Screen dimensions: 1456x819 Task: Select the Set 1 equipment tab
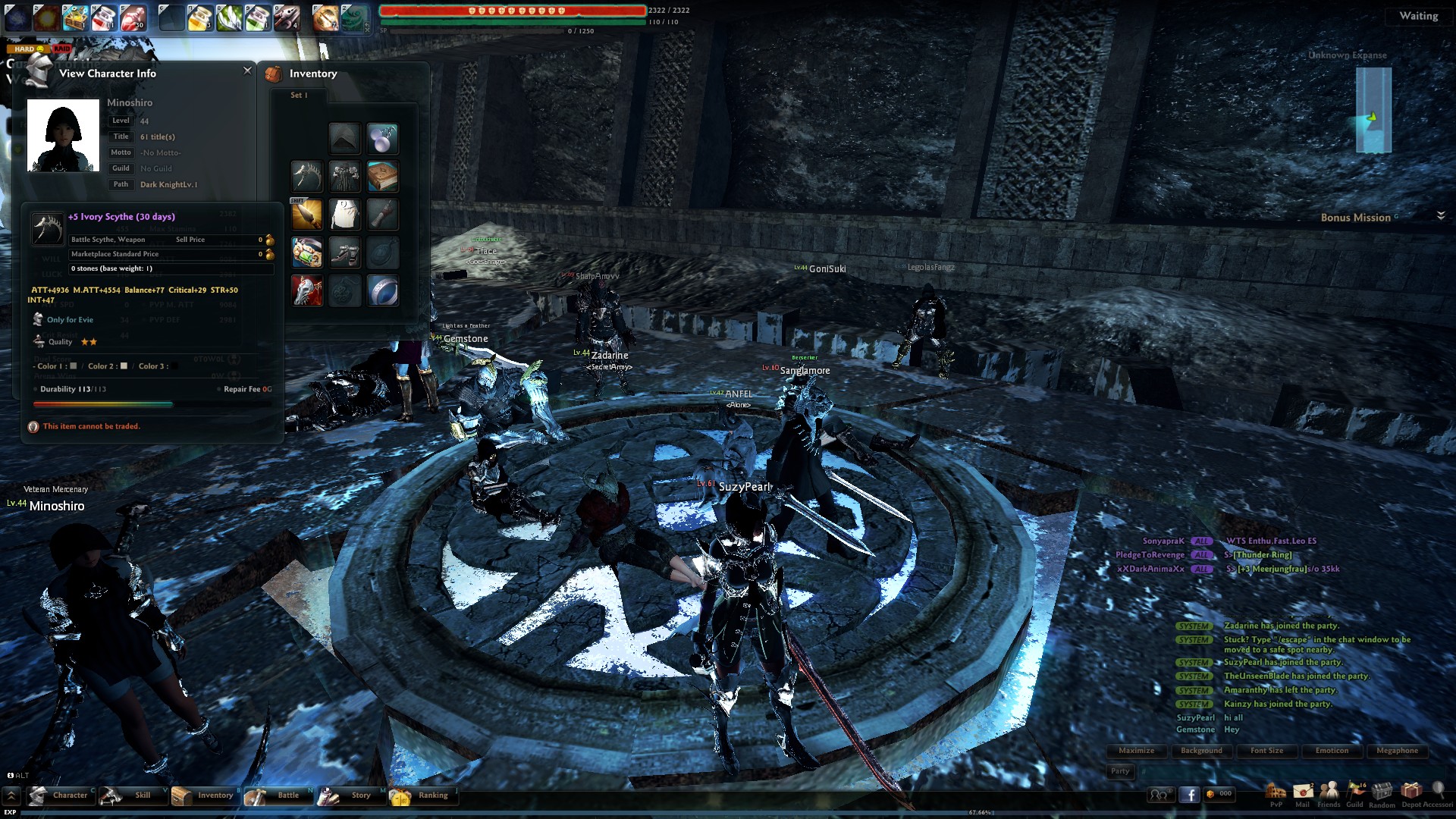299,96
